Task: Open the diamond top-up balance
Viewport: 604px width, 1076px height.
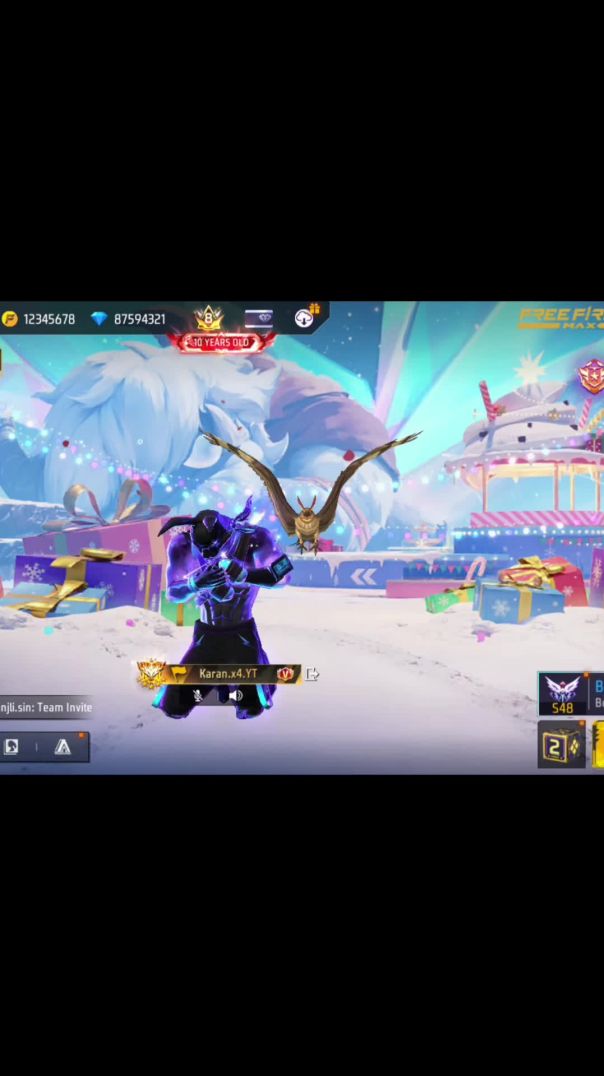Action: pos(130,319)
